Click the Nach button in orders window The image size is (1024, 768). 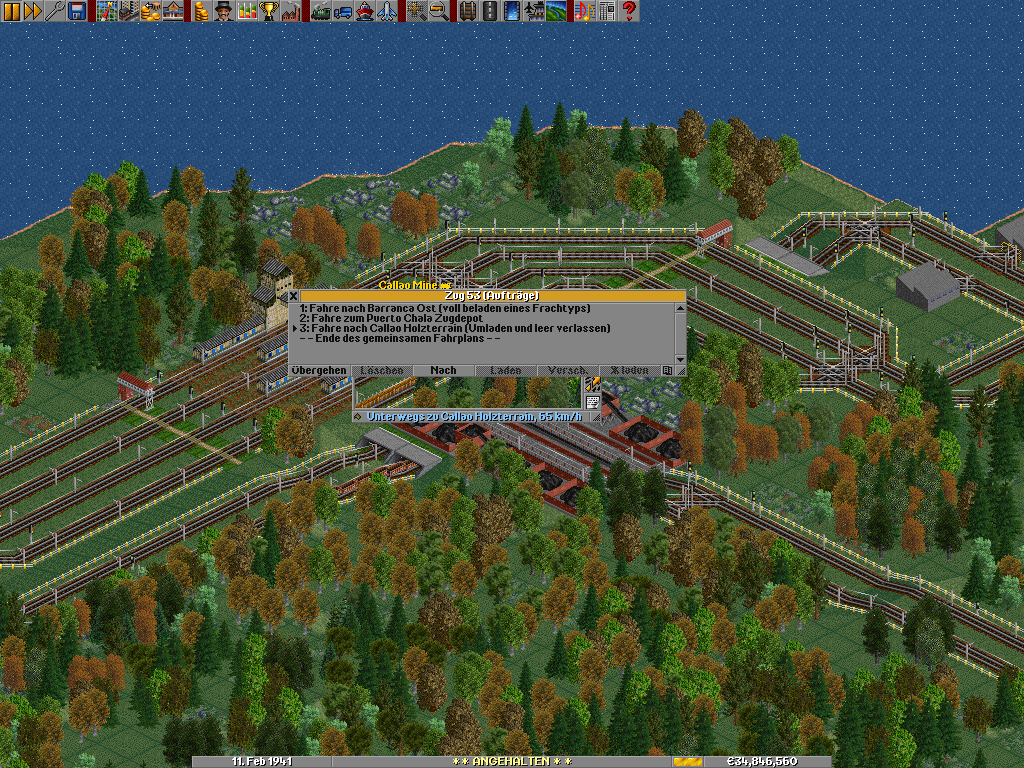coord(443,371)
